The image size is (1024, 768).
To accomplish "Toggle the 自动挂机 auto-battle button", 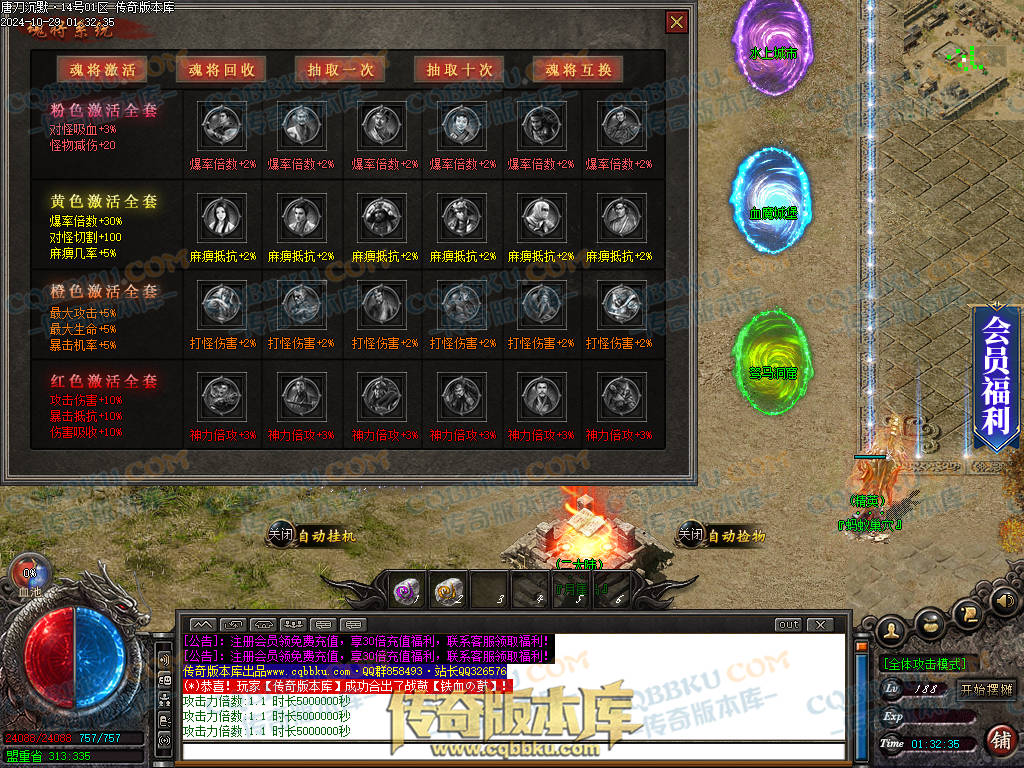I will pyautogui.click(x=311, y=536).
